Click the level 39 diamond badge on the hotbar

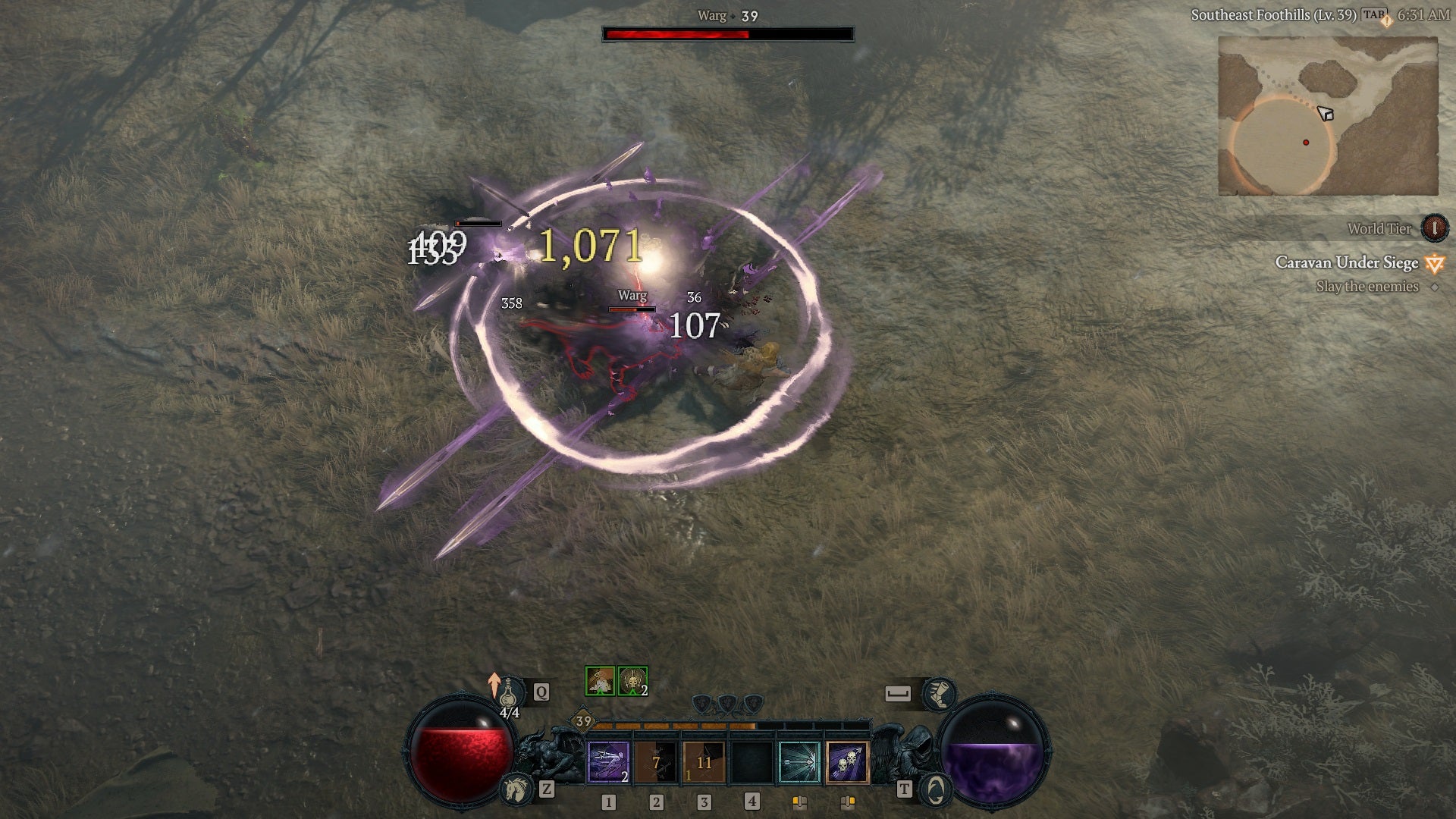click(582, 722)
